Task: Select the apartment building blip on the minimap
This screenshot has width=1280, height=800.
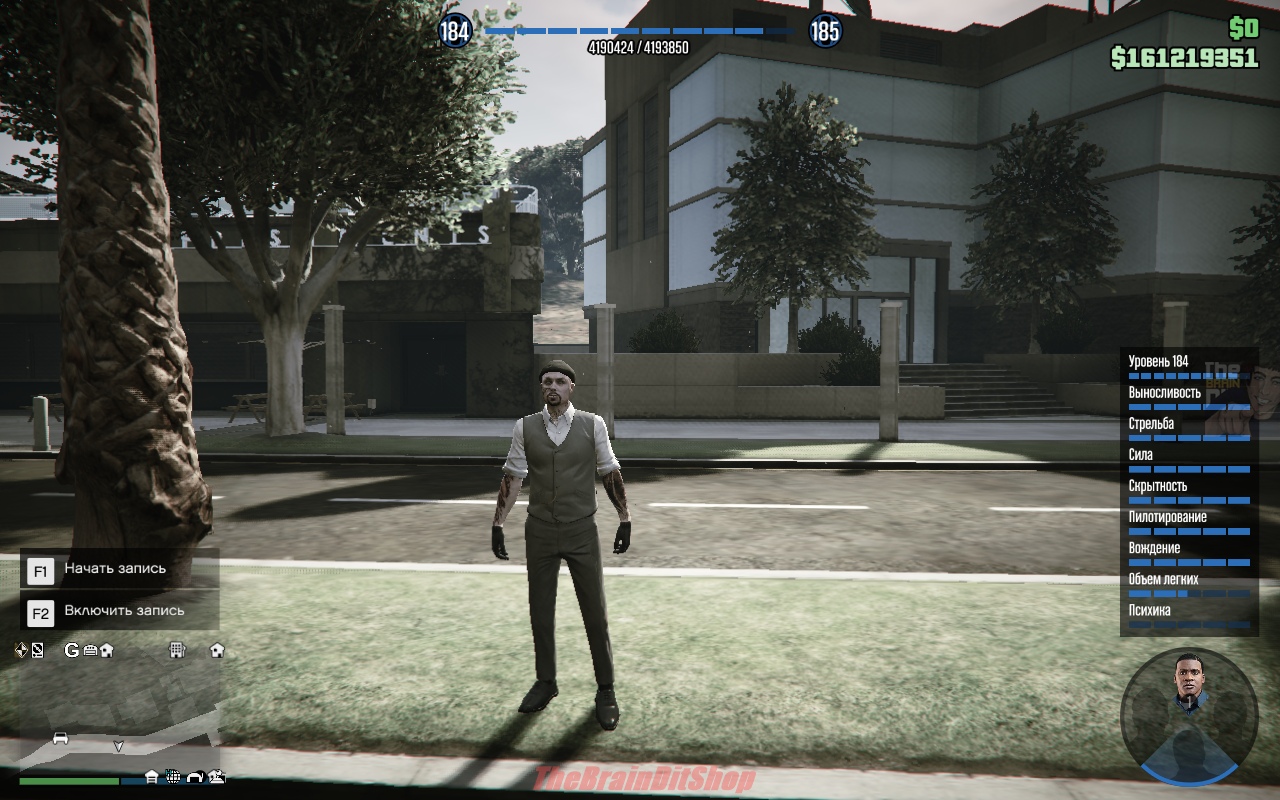Action: (177, 650)
